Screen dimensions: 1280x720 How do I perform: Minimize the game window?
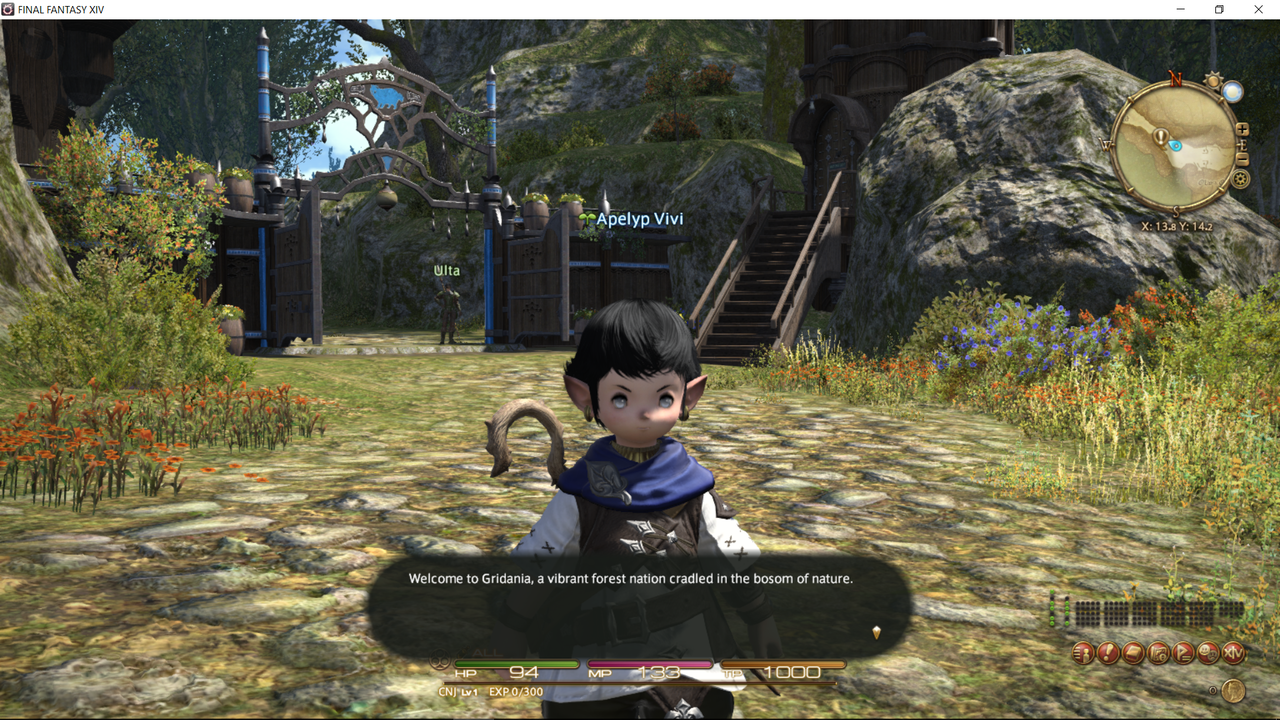point(1180,10)
